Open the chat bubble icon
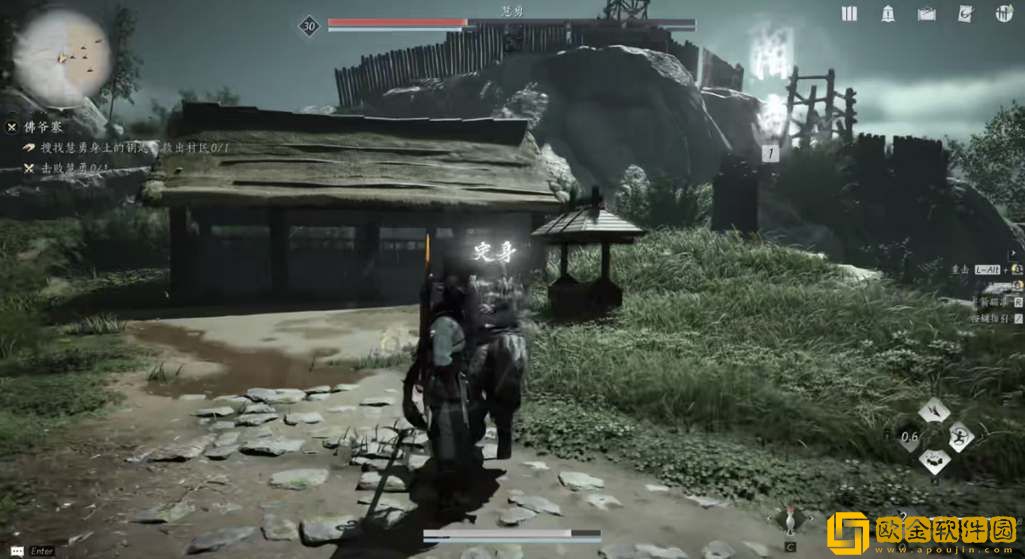1025x559 pixels. [13, 550]
